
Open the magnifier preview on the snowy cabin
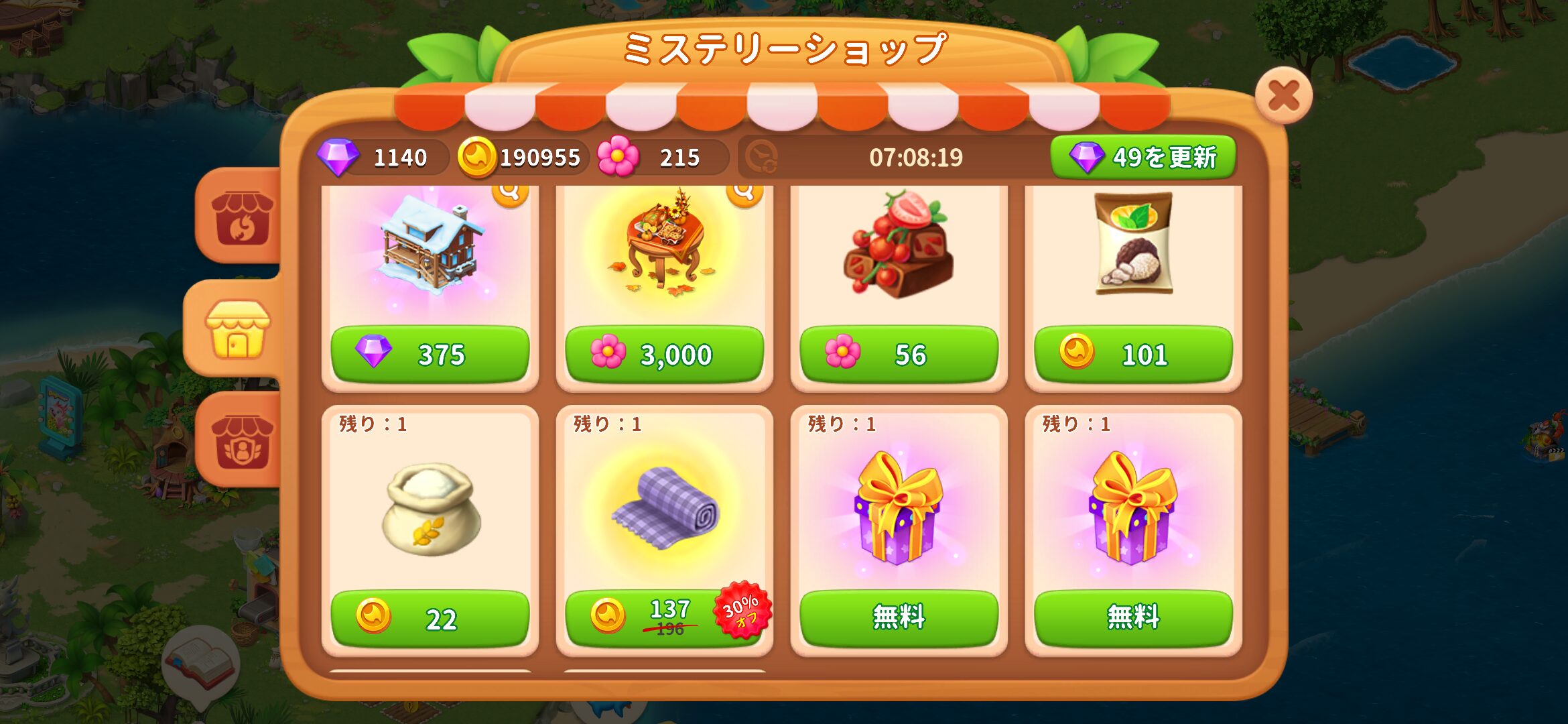(x=511, y=195)
